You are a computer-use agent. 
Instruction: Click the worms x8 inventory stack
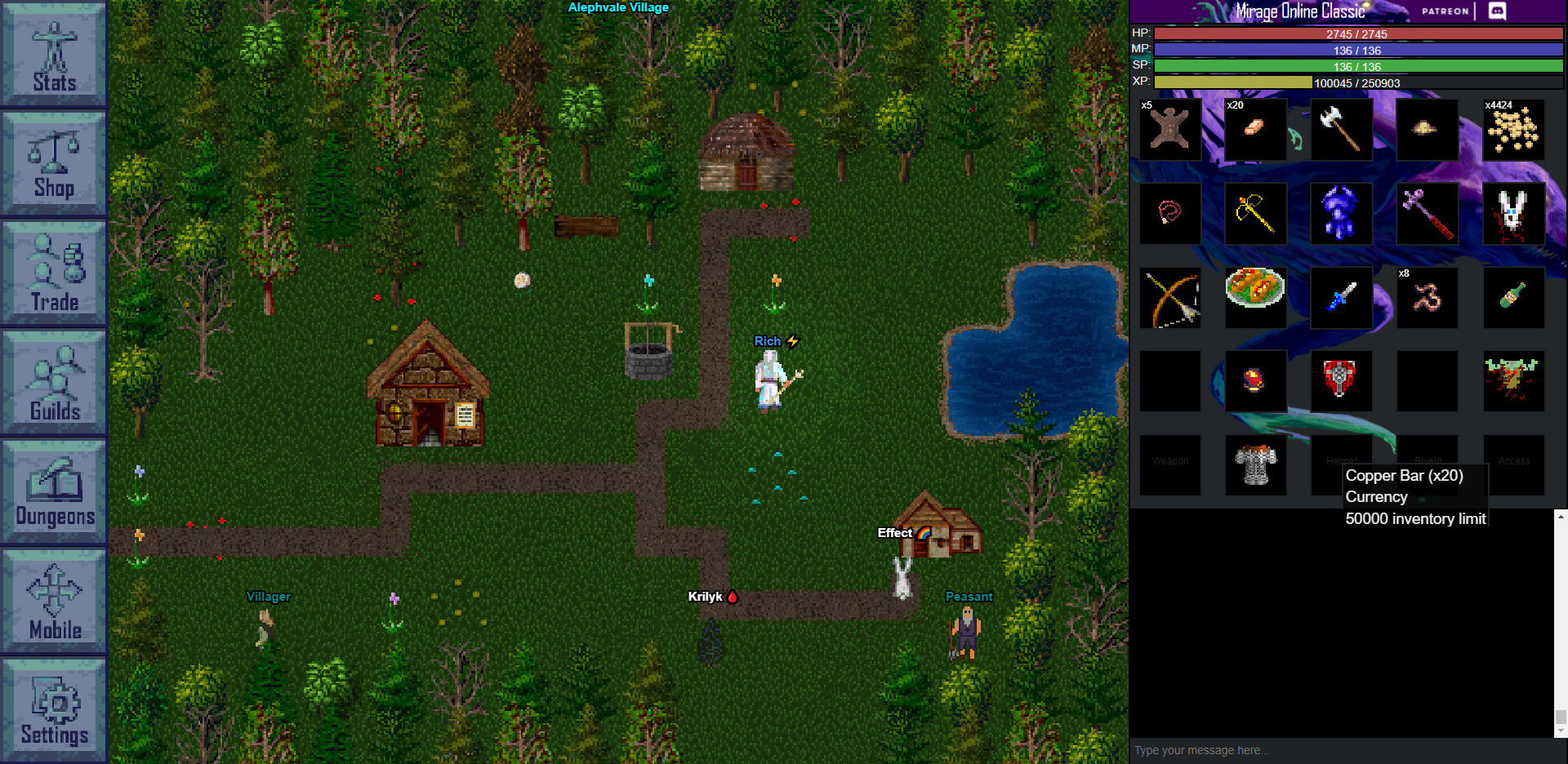click(x=1427, y=297)
